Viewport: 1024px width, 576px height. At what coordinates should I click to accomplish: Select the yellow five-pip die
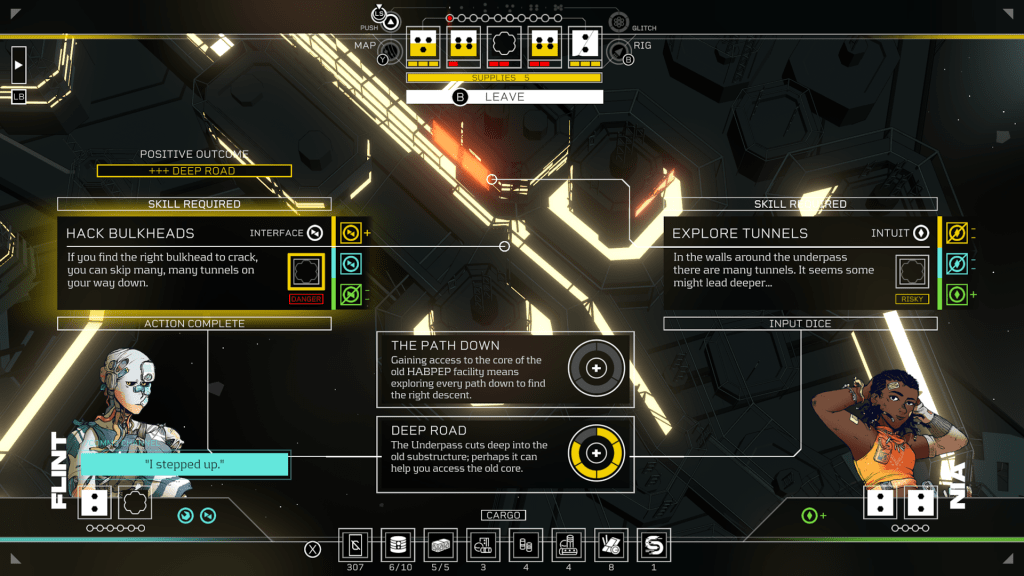(x=424, y=45)
